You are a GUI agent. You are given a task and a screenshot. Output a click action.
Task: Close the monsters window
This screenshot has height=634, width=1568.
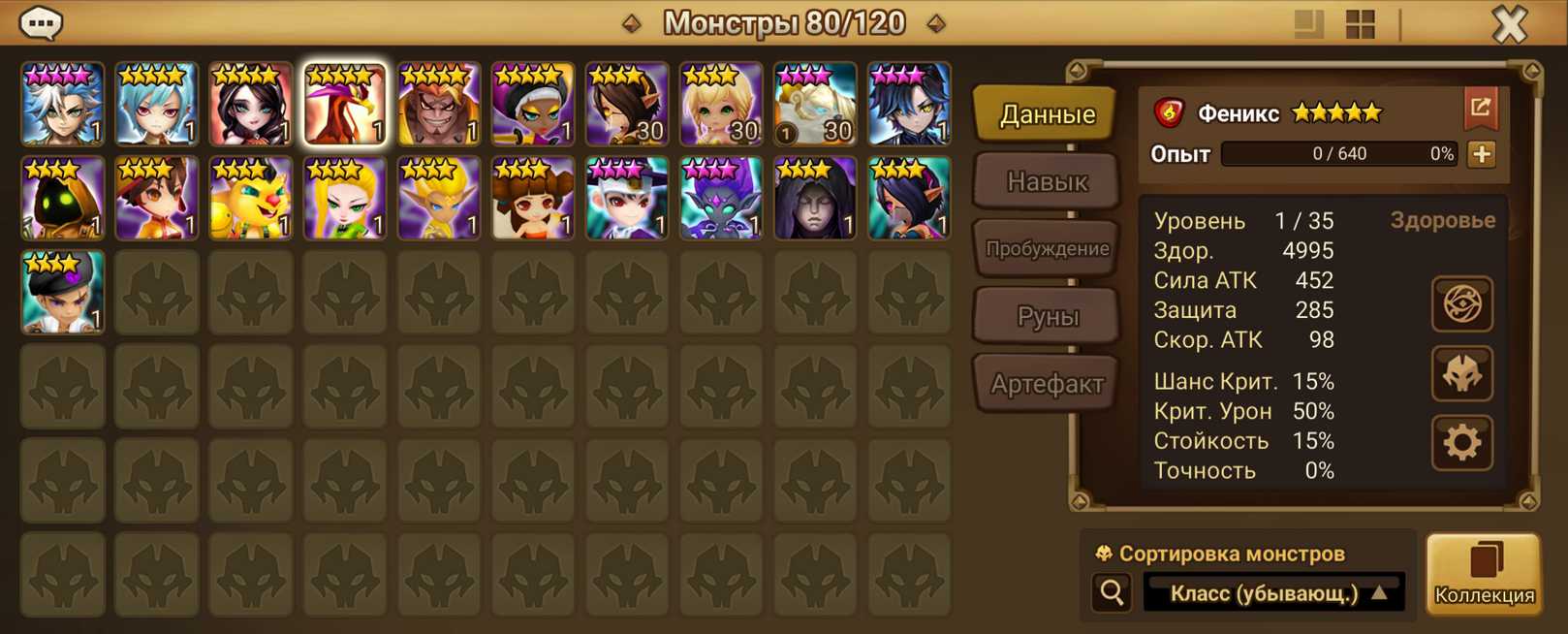tap(1509, 23)
